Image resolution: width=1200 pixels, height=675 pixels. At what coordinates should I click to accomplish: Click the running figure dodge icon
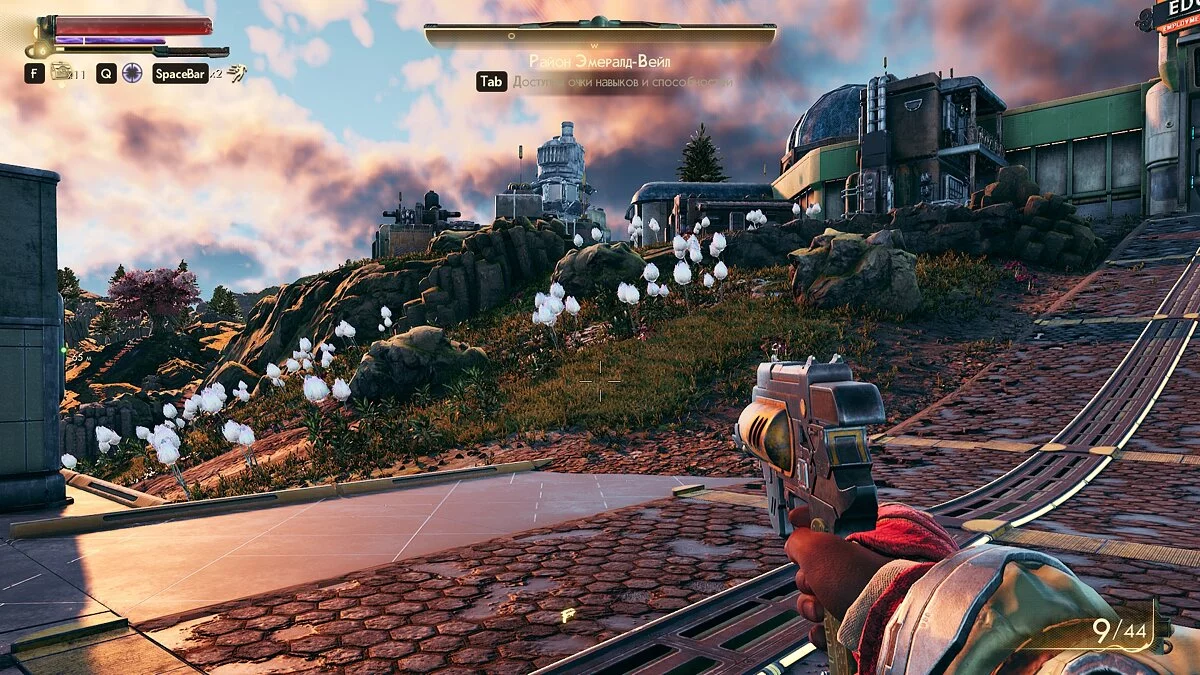236,72
